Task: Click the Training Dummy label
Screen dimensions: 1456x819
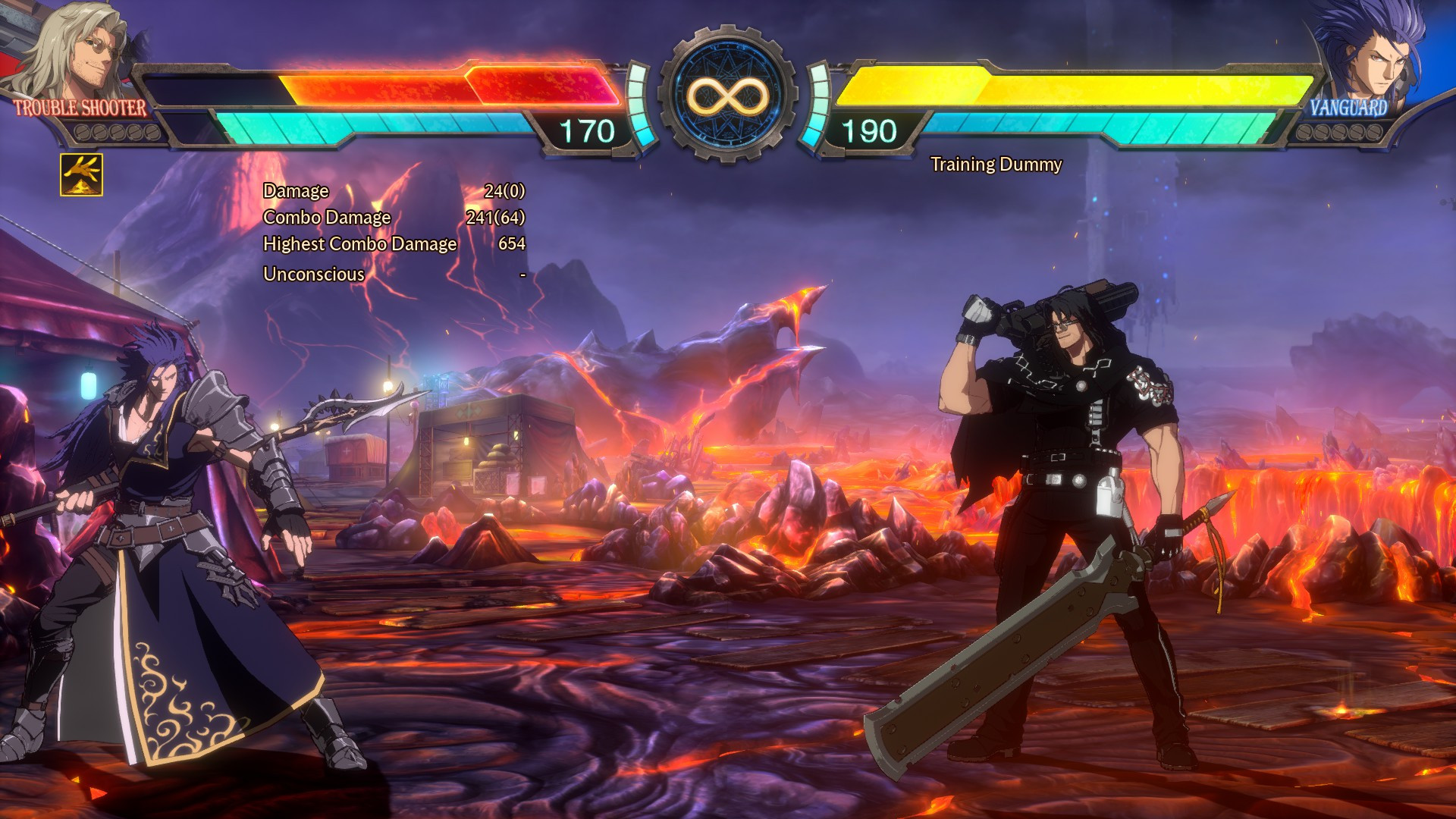Action: (996, 163)
